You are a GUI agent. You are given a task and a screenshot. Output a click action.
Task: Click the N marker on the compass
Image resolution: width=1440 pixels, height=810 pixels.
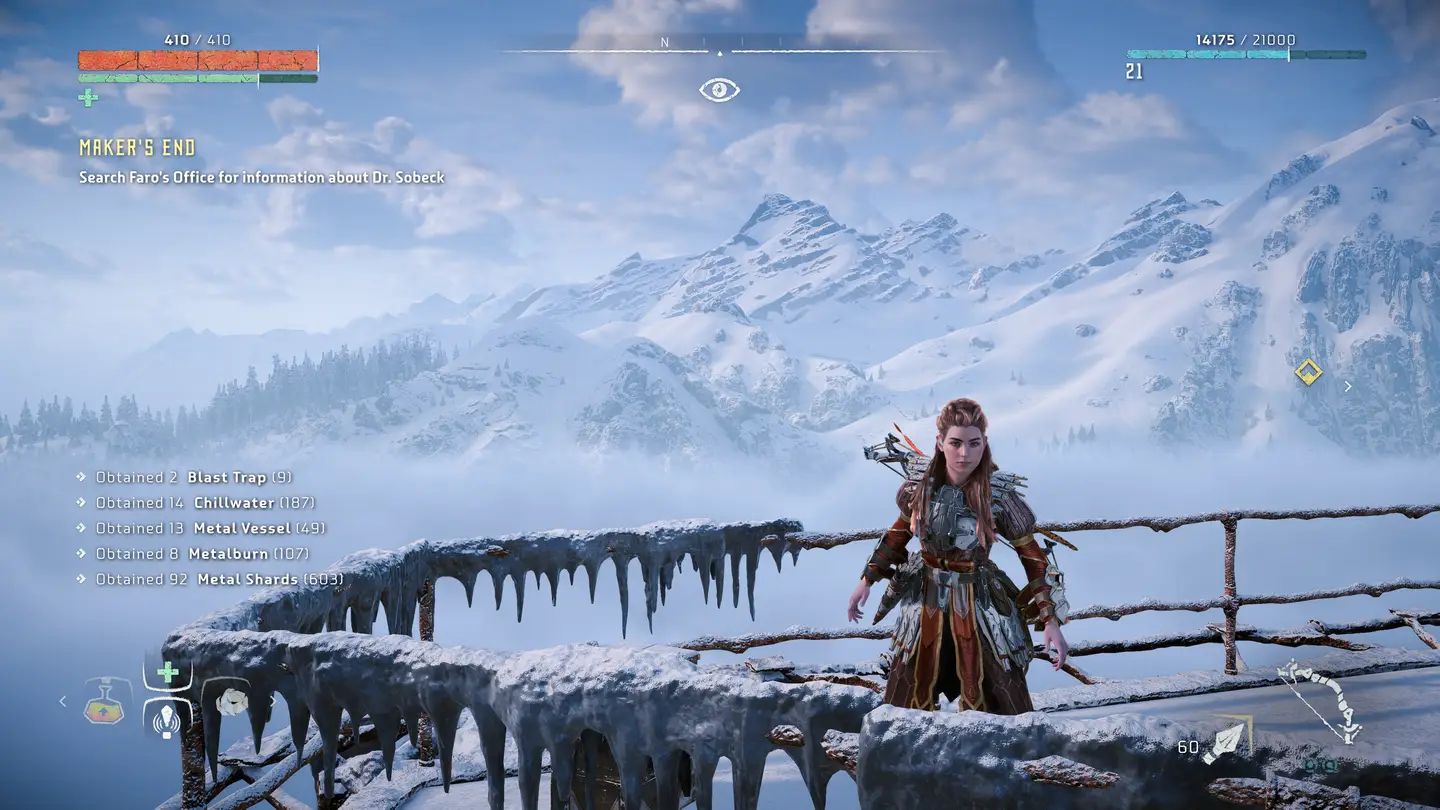pyautogui.click(x=663, y=43)
